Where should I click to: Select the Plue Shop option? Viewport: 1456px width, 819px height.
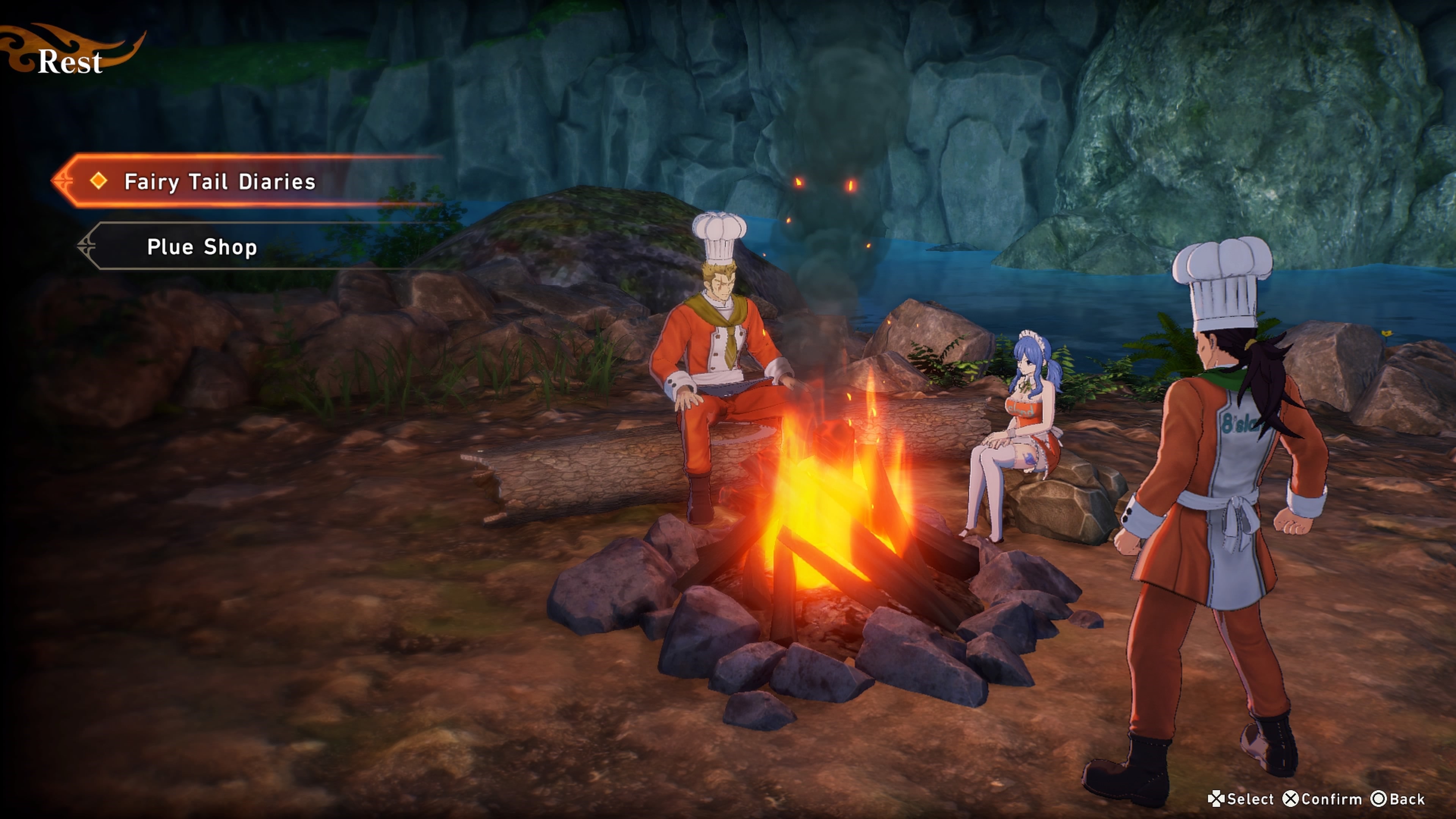pyautogui.click(x=202, y=247)
